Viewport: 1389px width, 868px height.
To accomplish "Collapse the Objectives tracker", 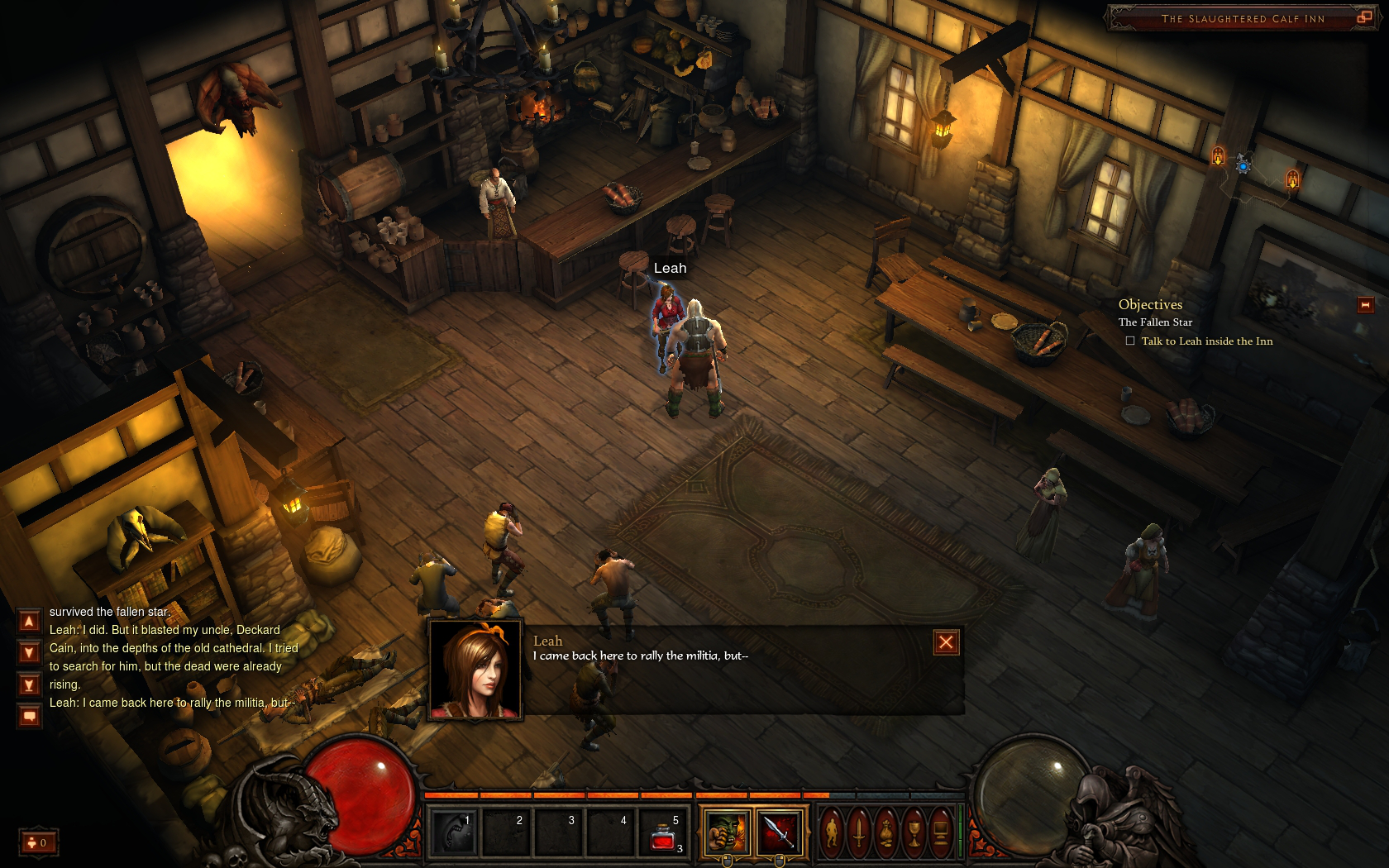I will (x=1365, y=305).
